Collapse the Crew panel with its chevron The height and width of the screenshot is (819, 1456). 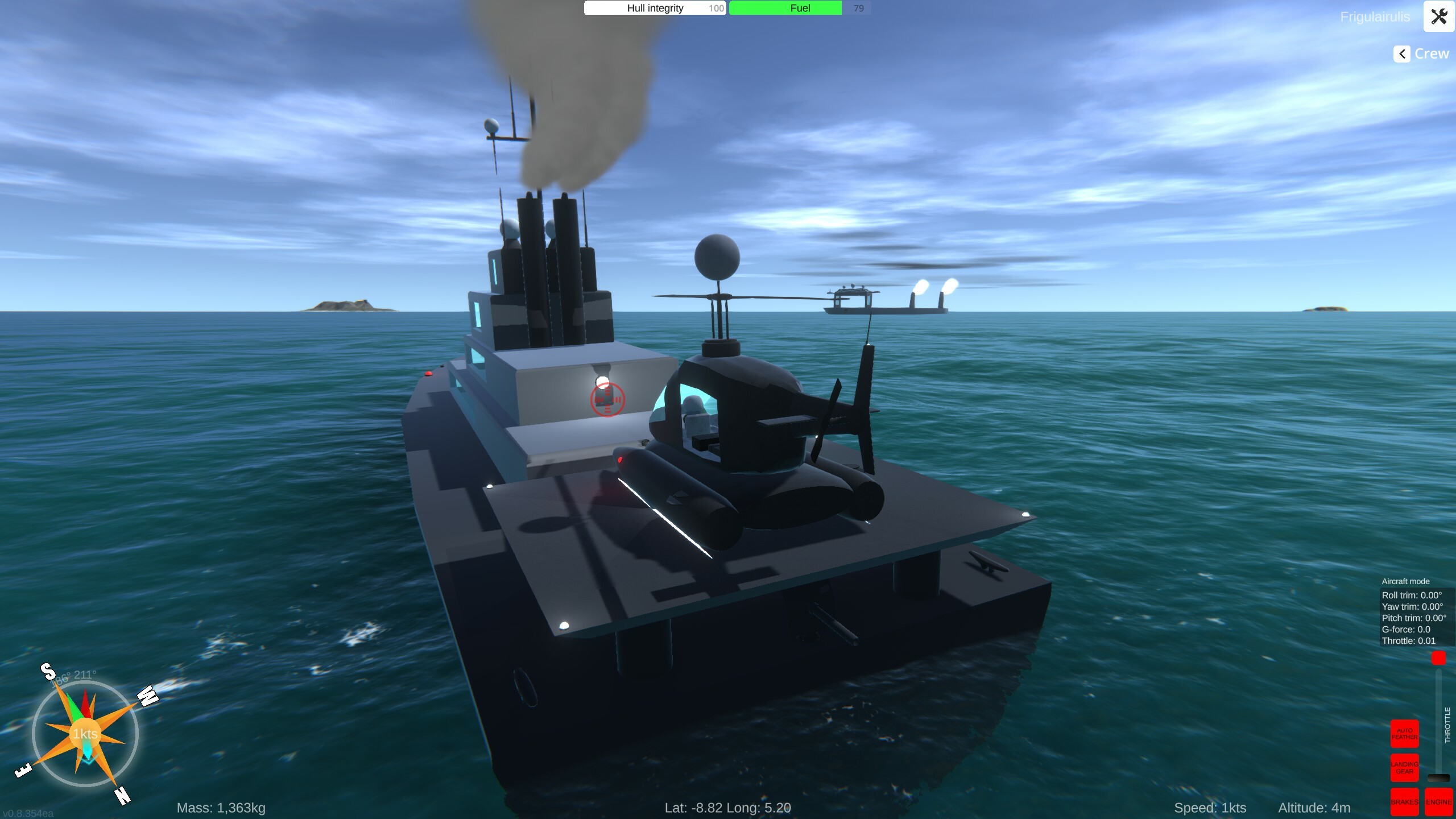[1402, 53]
